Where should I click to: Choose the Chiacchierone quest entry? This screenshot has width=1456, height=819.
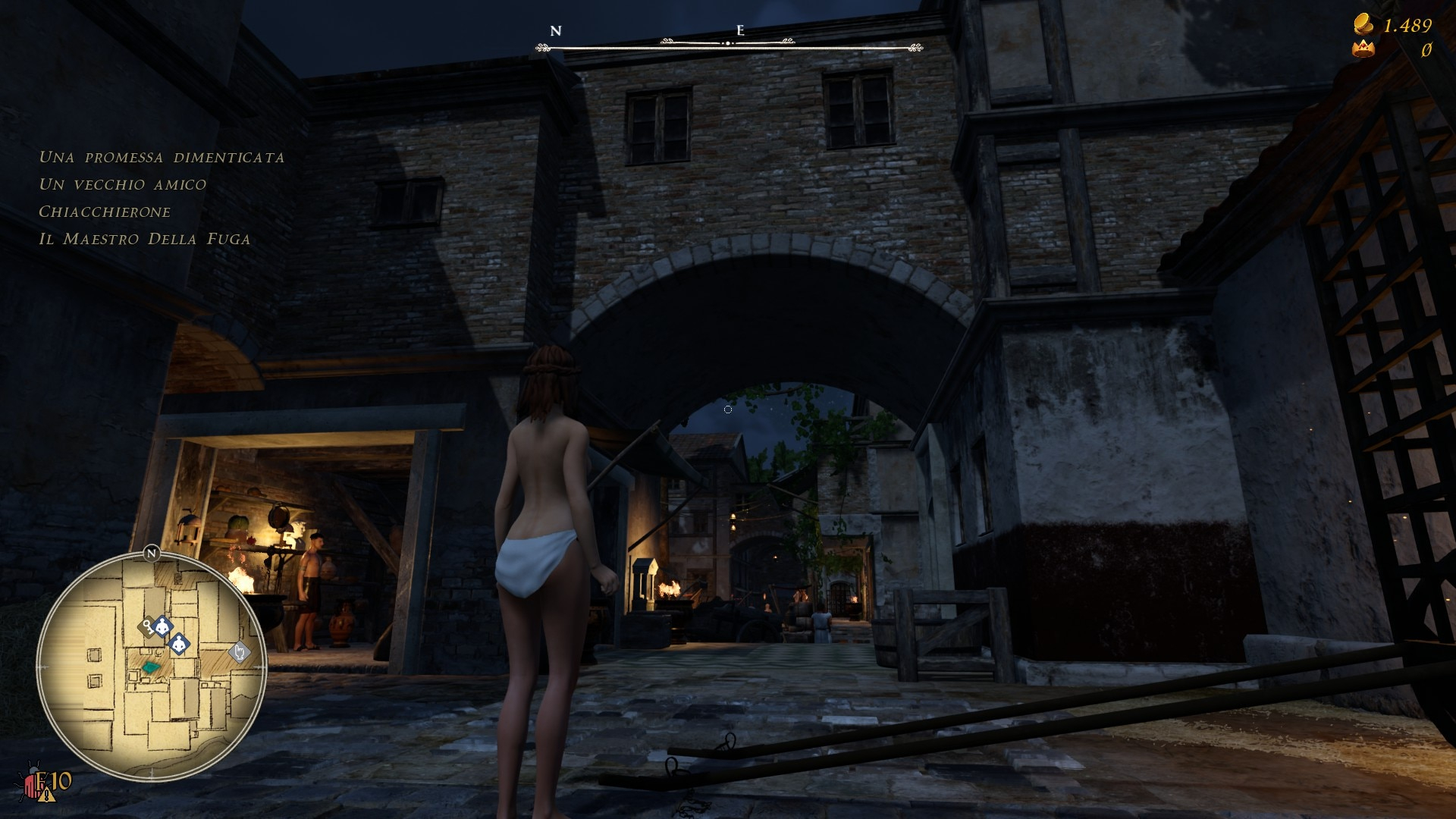point(105,212)
